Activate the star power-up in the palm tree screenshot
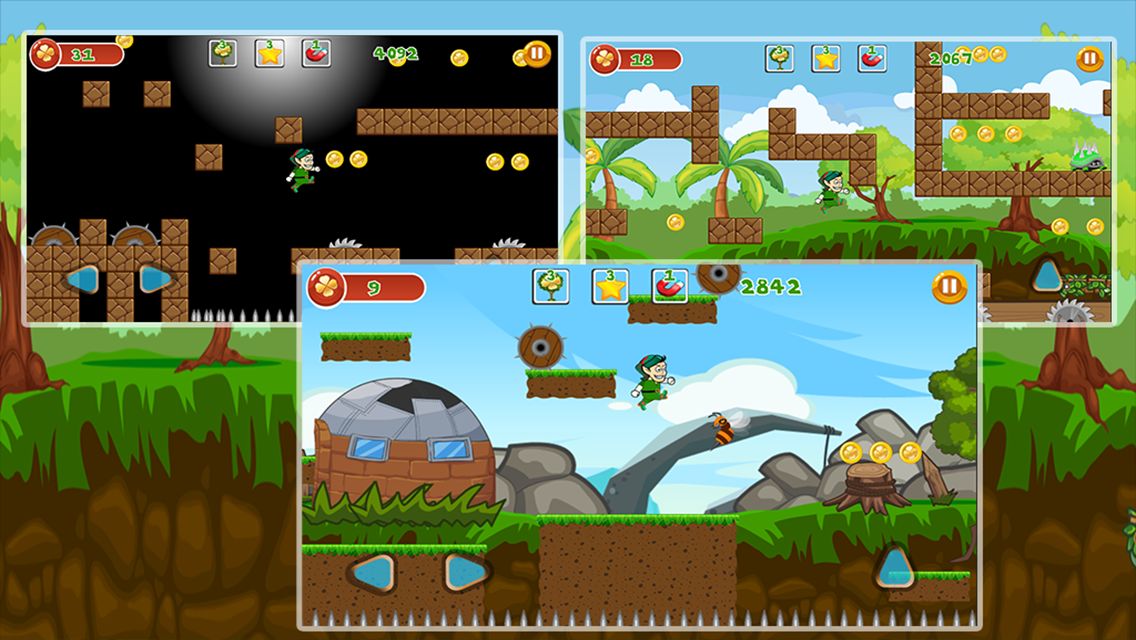 click(826, 59)
